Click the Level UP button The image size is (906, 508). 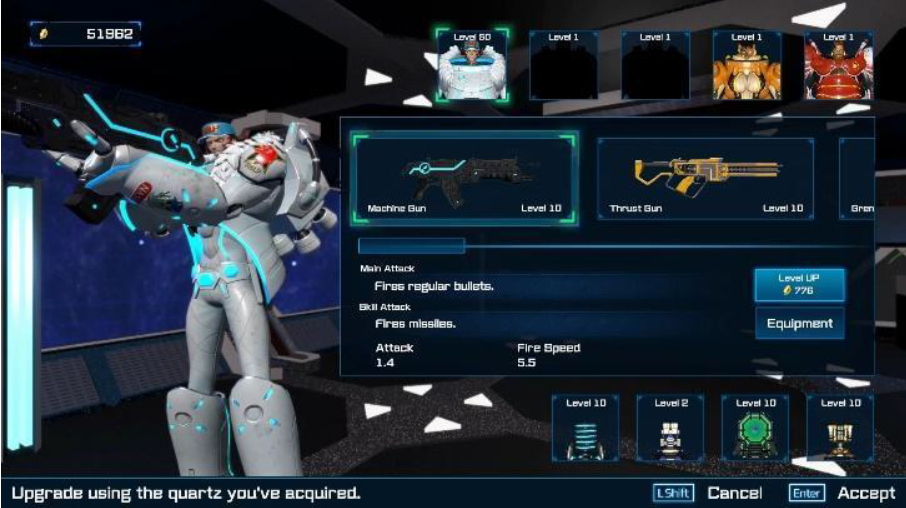799,284
